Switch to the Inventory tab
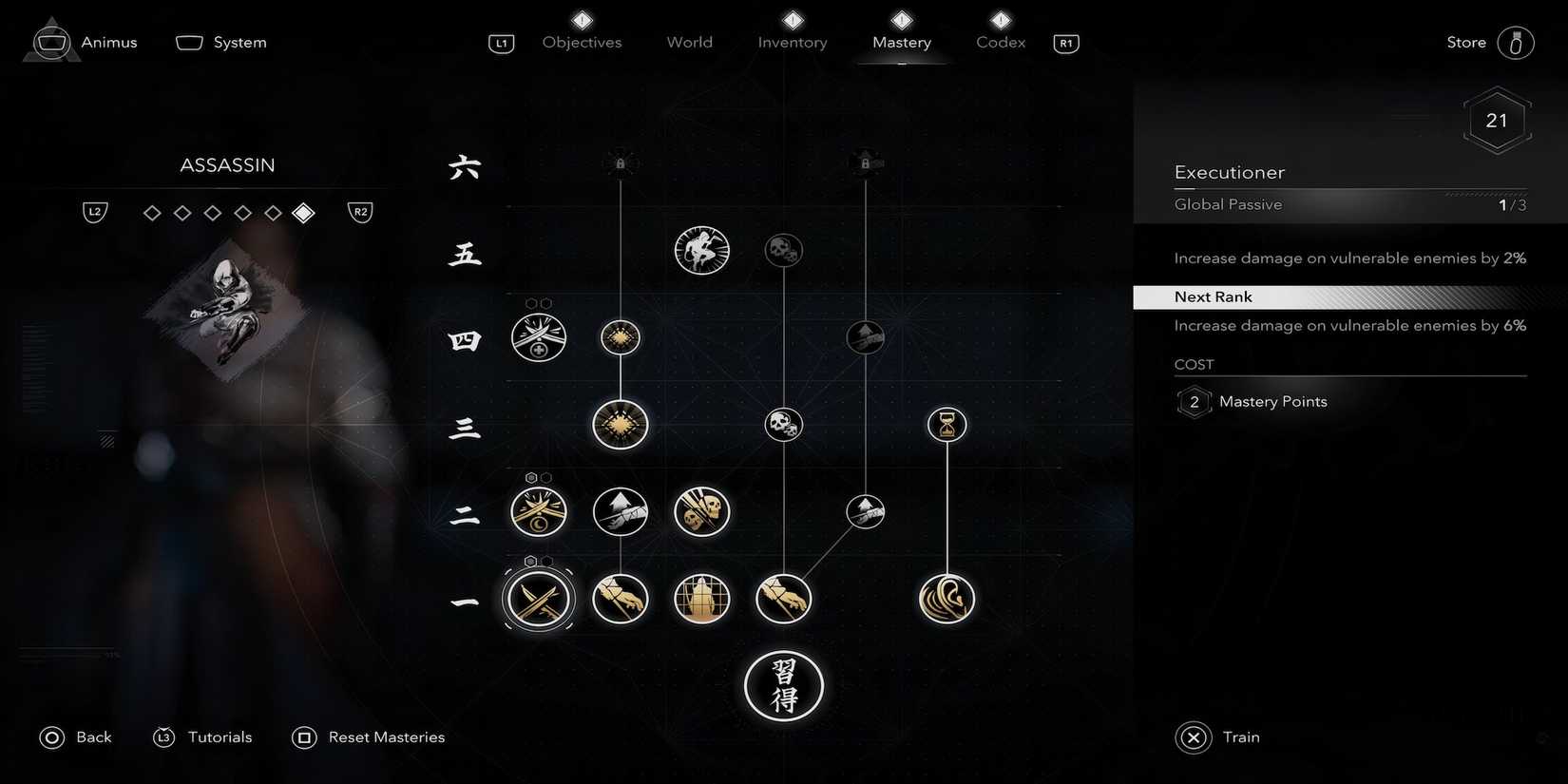Viewport: 1568px width, 784px height. click(x=792, y=42)
